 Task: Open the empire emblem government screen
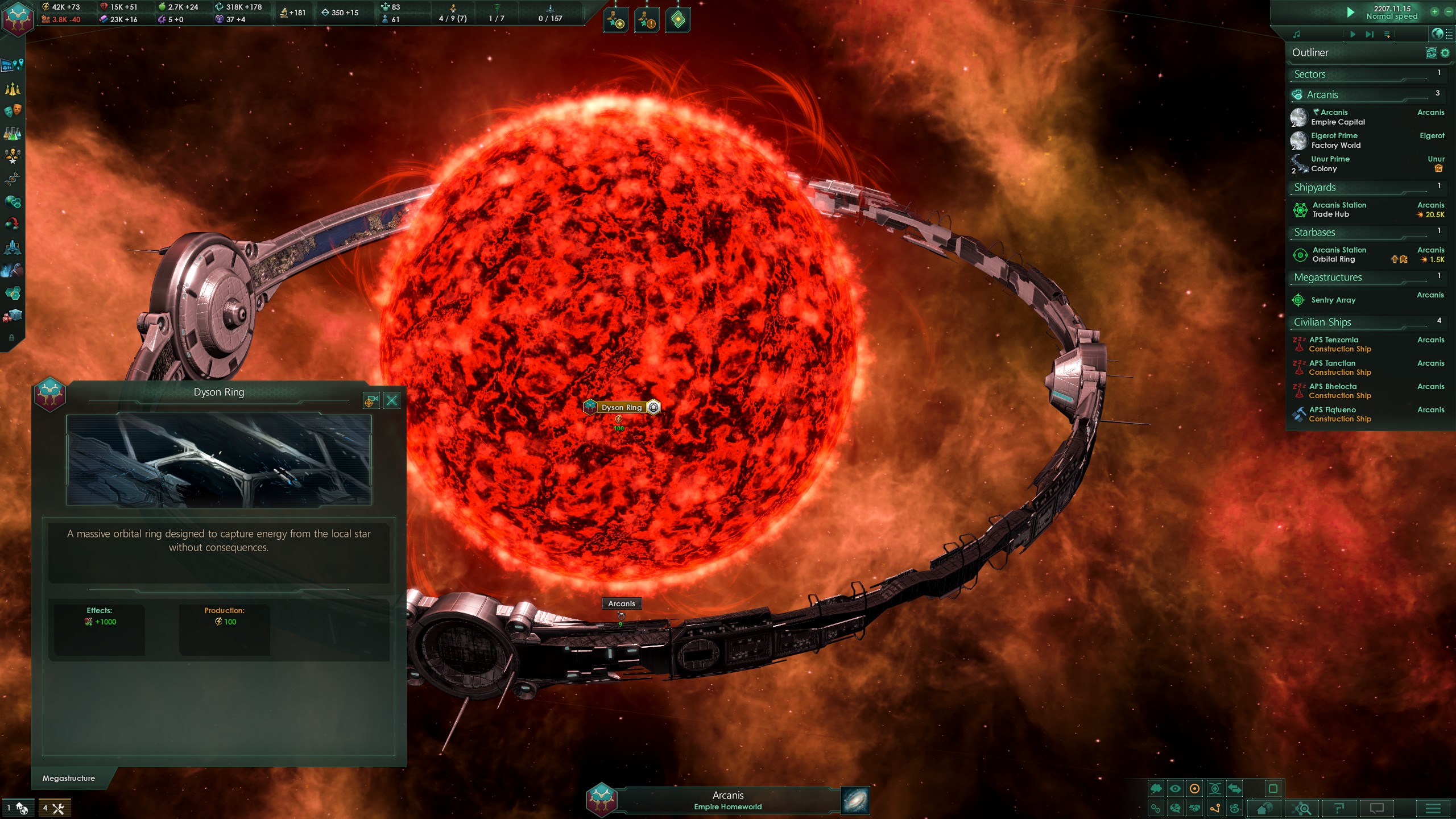pyautogui.click(x=18, y=18)
